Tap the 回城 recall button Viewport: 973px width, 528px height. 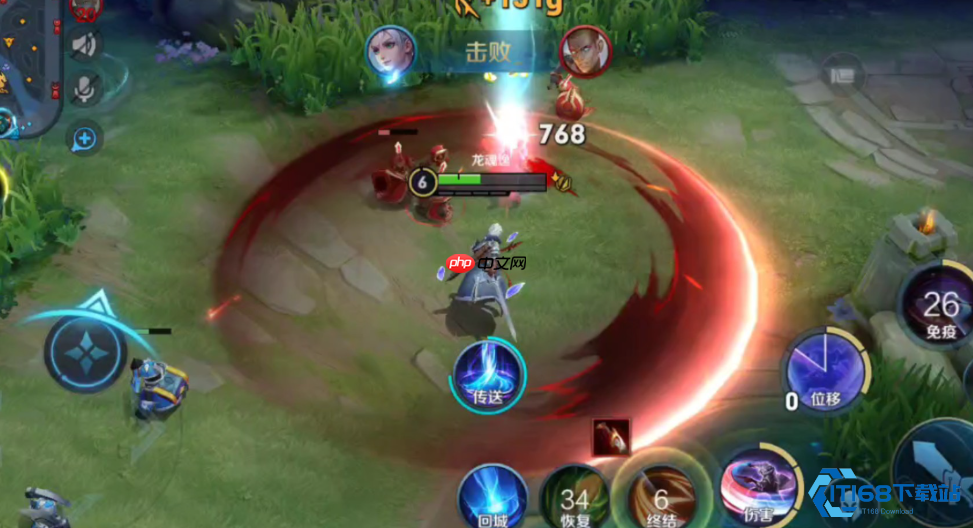click(x=491, y=498)
